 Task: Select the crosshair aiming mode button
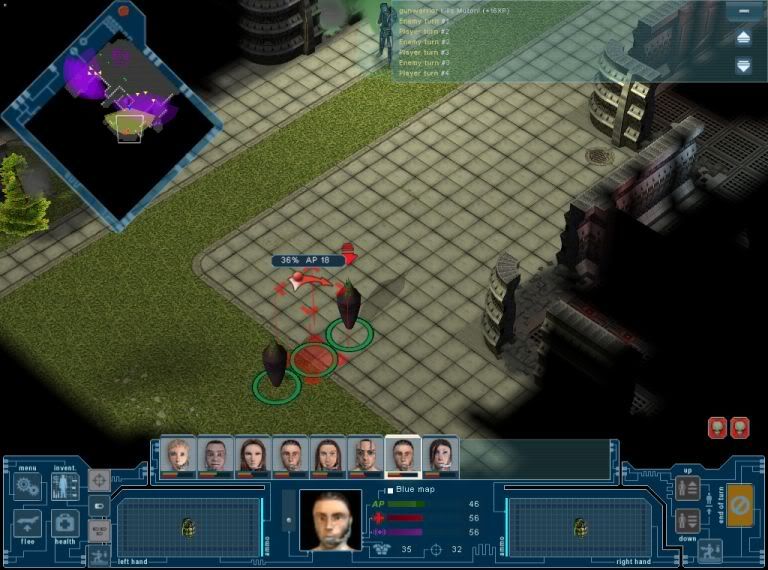[x=99, y=481]
